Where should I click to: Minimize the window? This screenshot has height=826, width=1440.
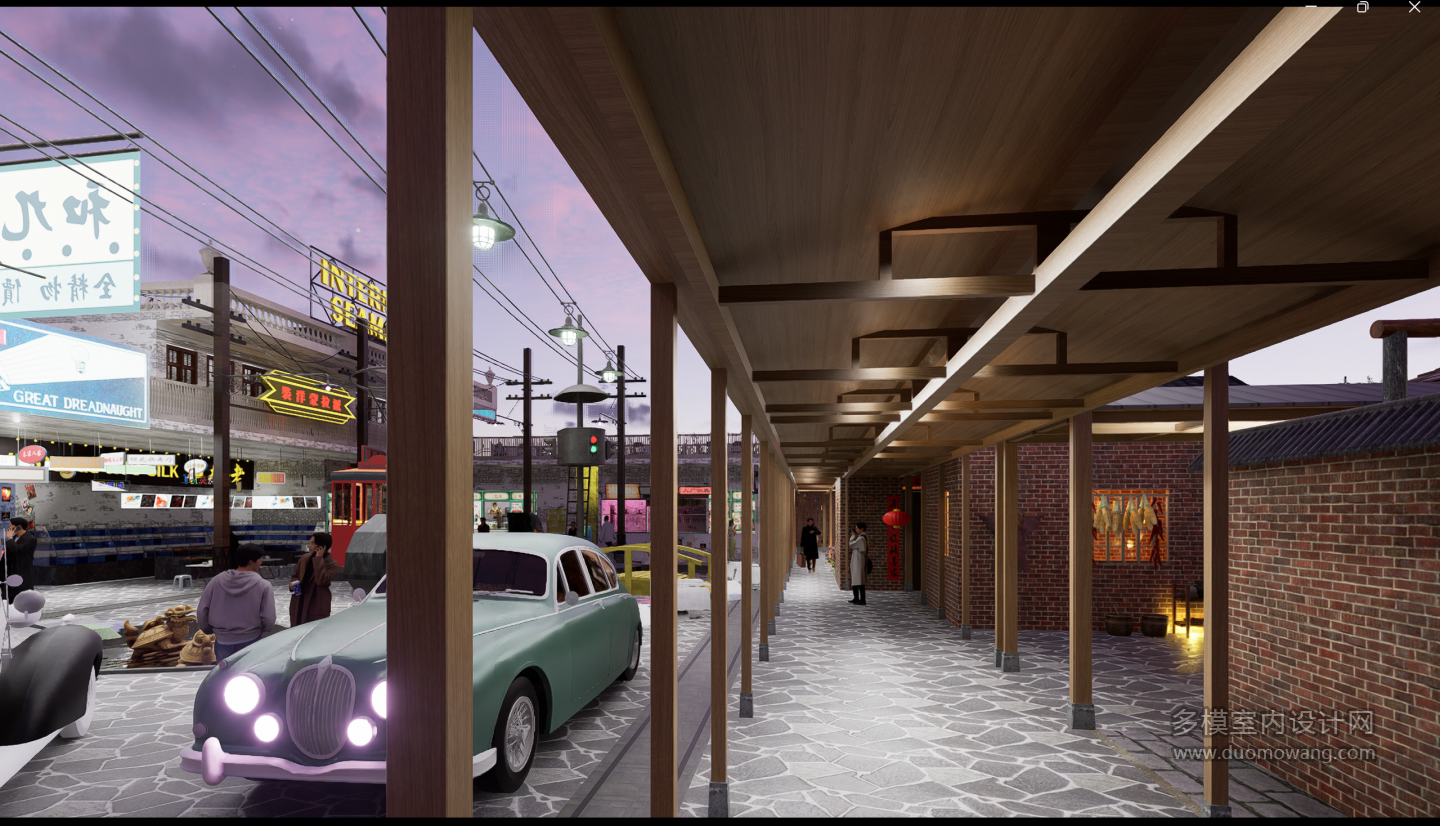coord(1311,6)
